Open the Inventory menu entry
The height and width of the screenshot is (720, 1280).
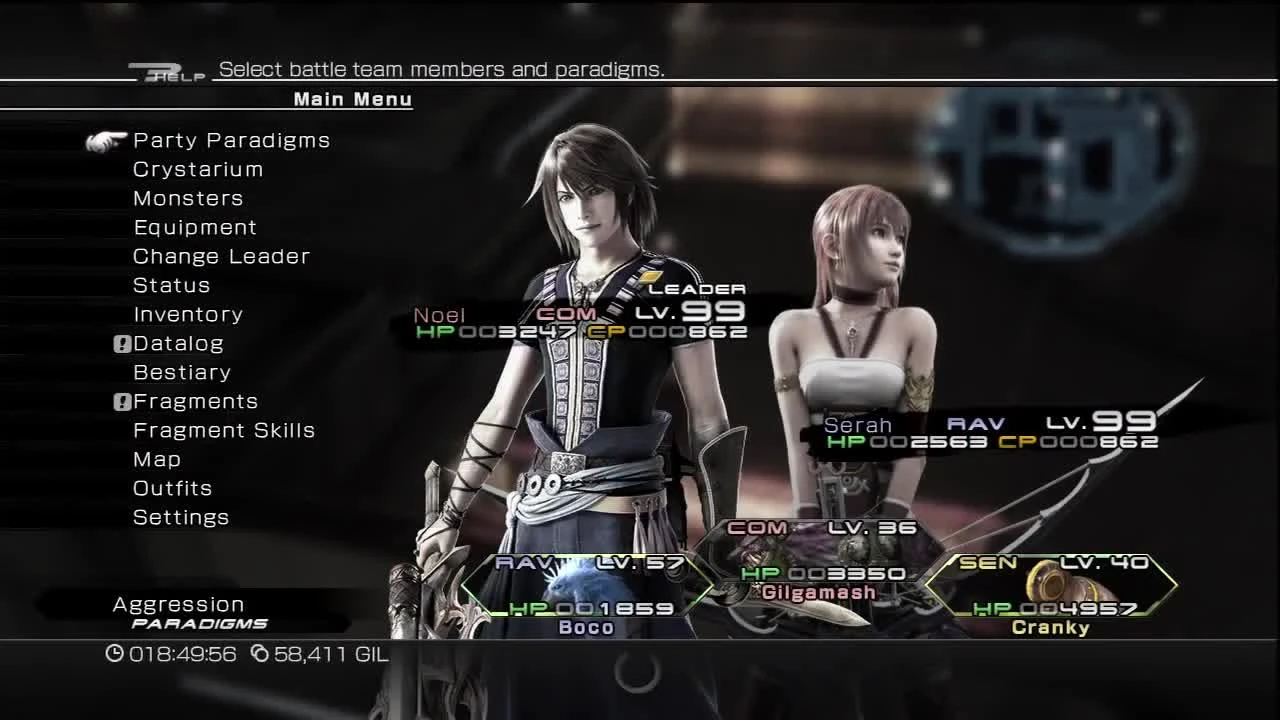188,314
